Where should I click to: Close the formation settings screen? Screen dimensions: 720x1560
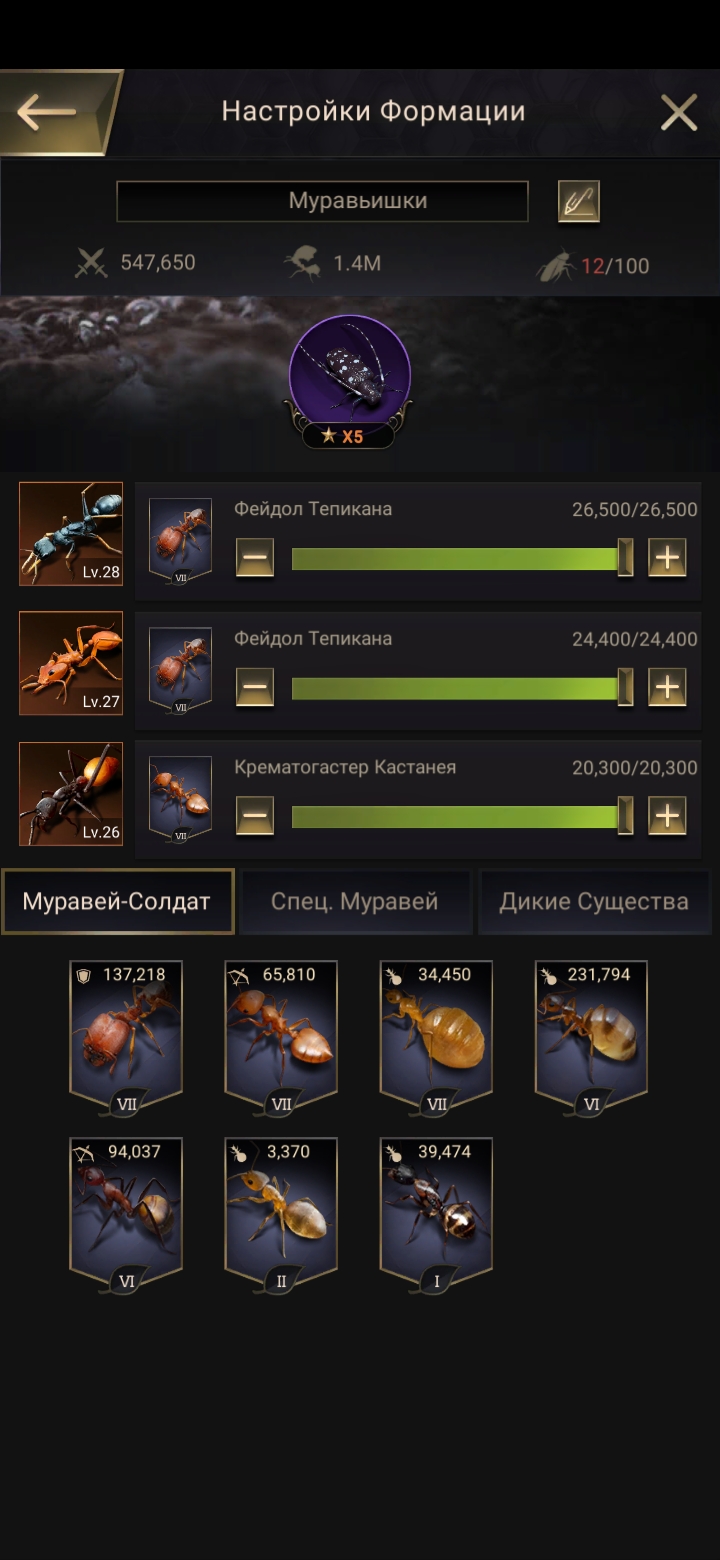[678, 113]
